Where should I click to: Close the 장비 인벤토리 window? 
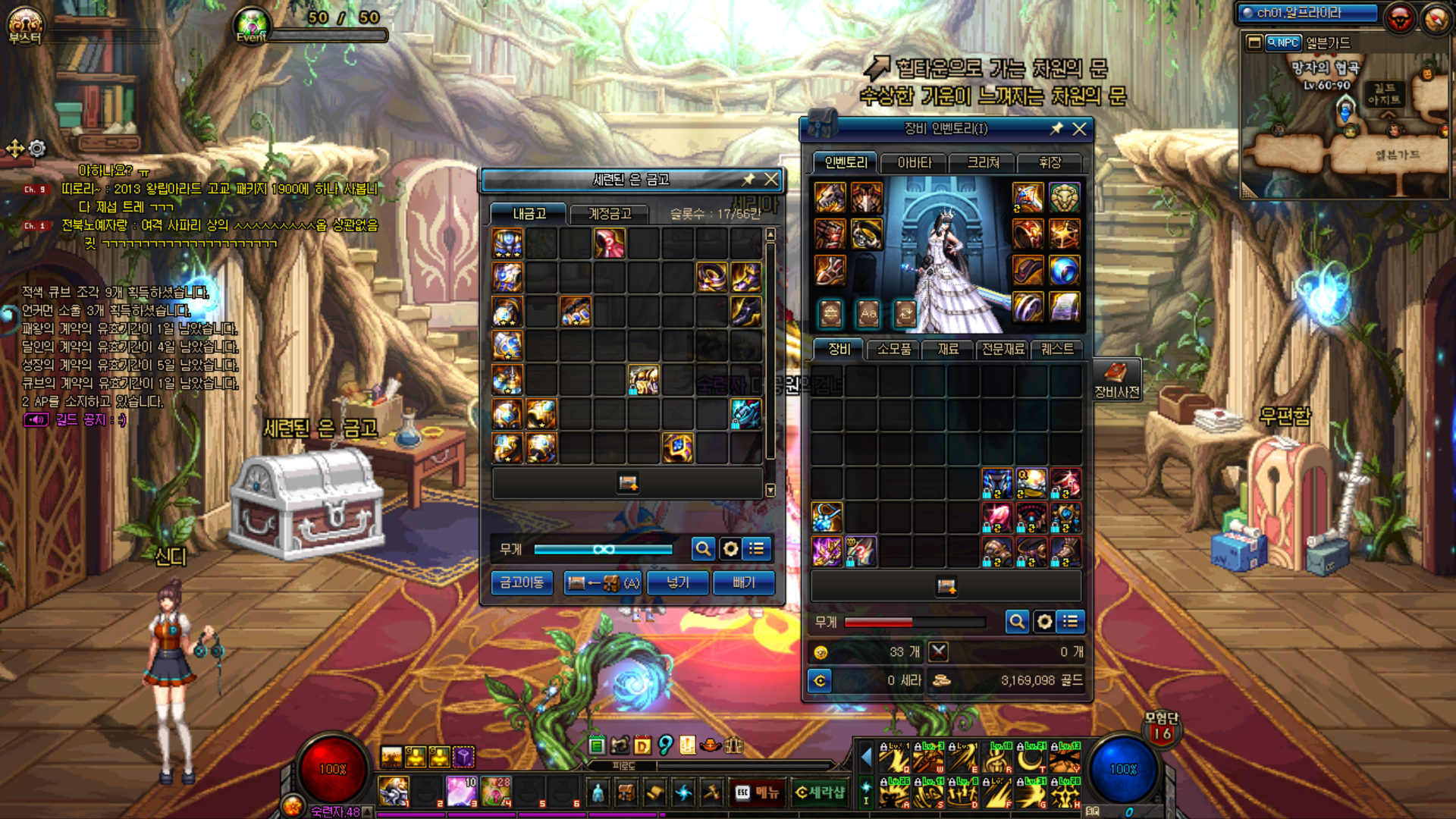1079,129
